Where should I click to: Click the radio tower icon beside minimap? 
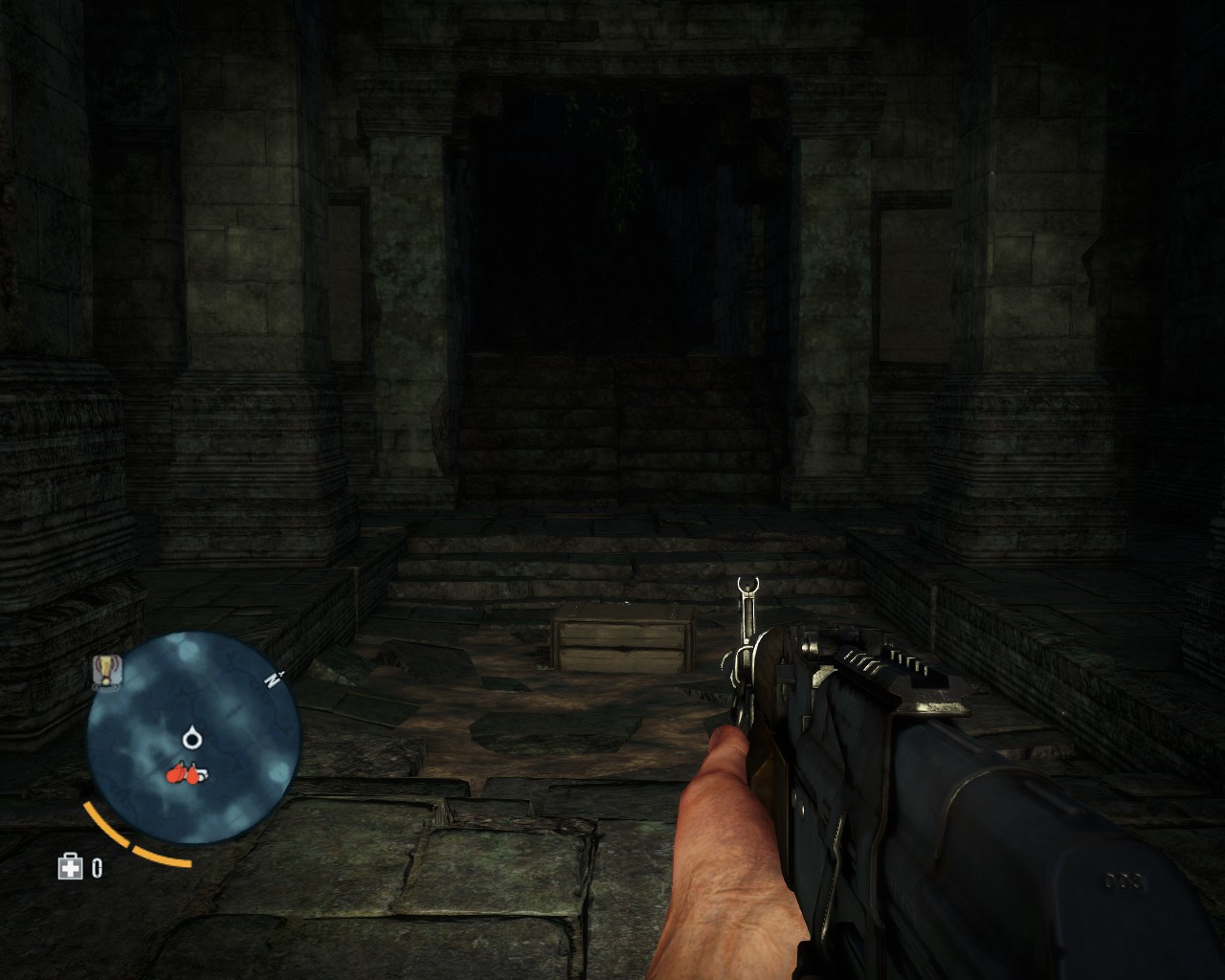[103, 671]
